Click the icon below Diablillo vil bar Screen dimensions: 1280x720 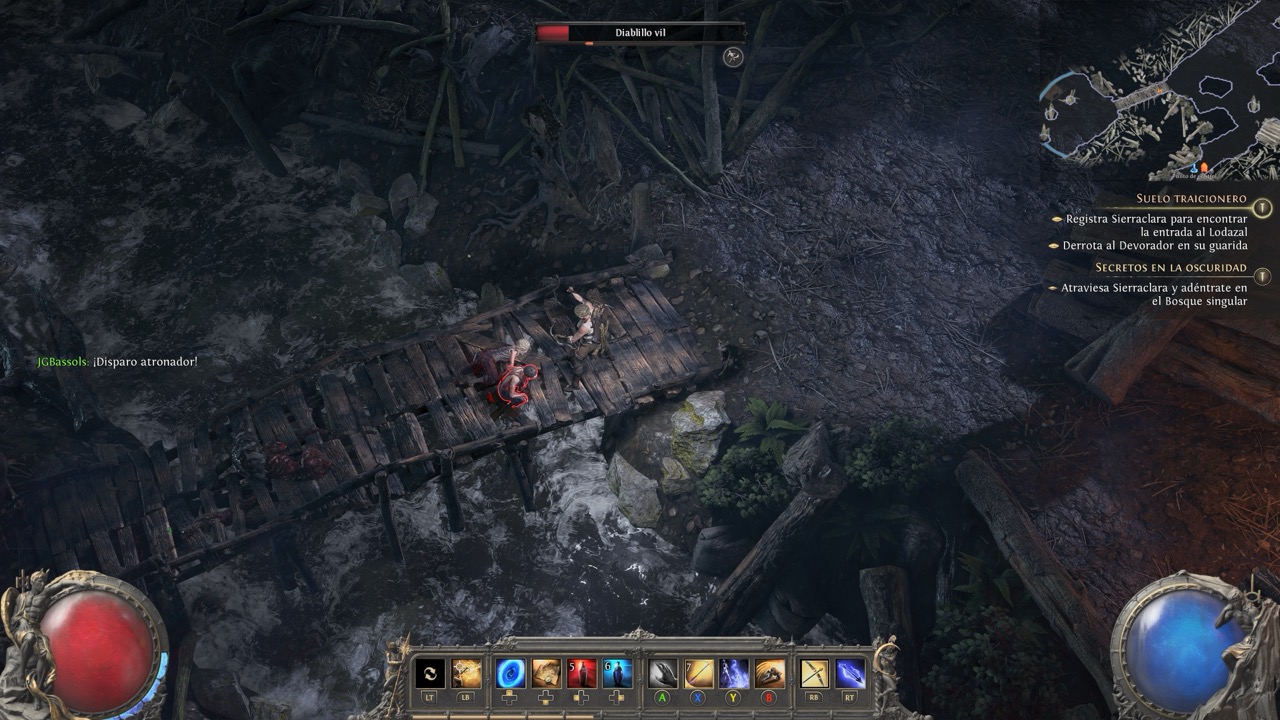point(733,57)
